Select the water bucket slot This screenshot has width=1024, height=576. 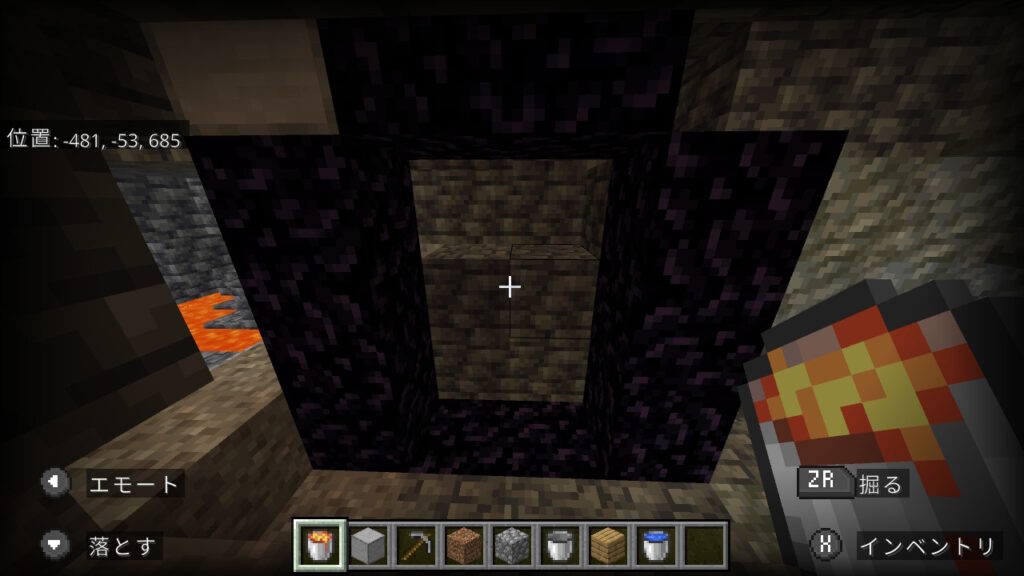[x=654, y=545]
